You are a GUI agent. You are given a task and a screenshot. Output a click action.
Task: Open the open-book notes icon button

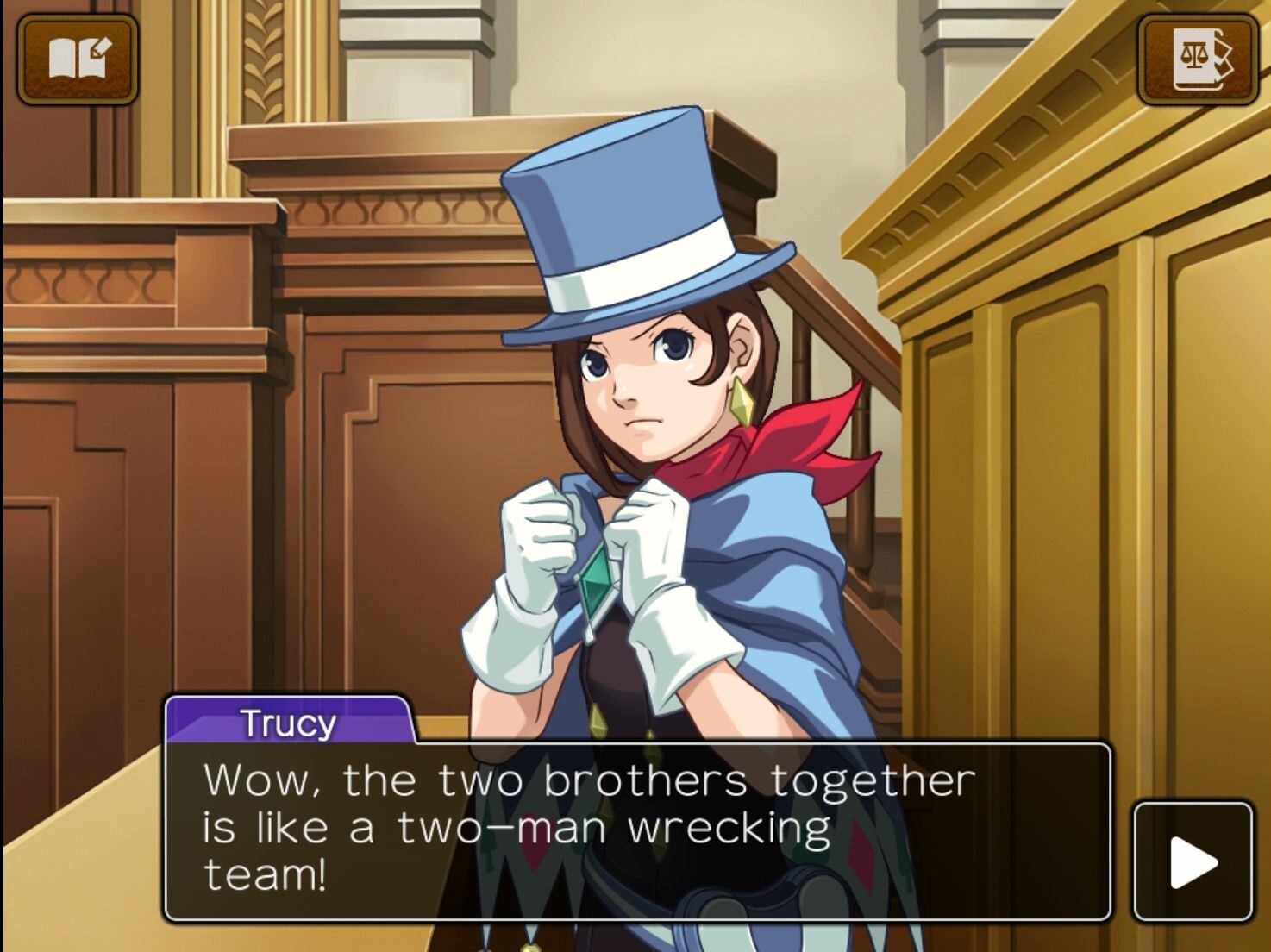click(x=78, y=59)
